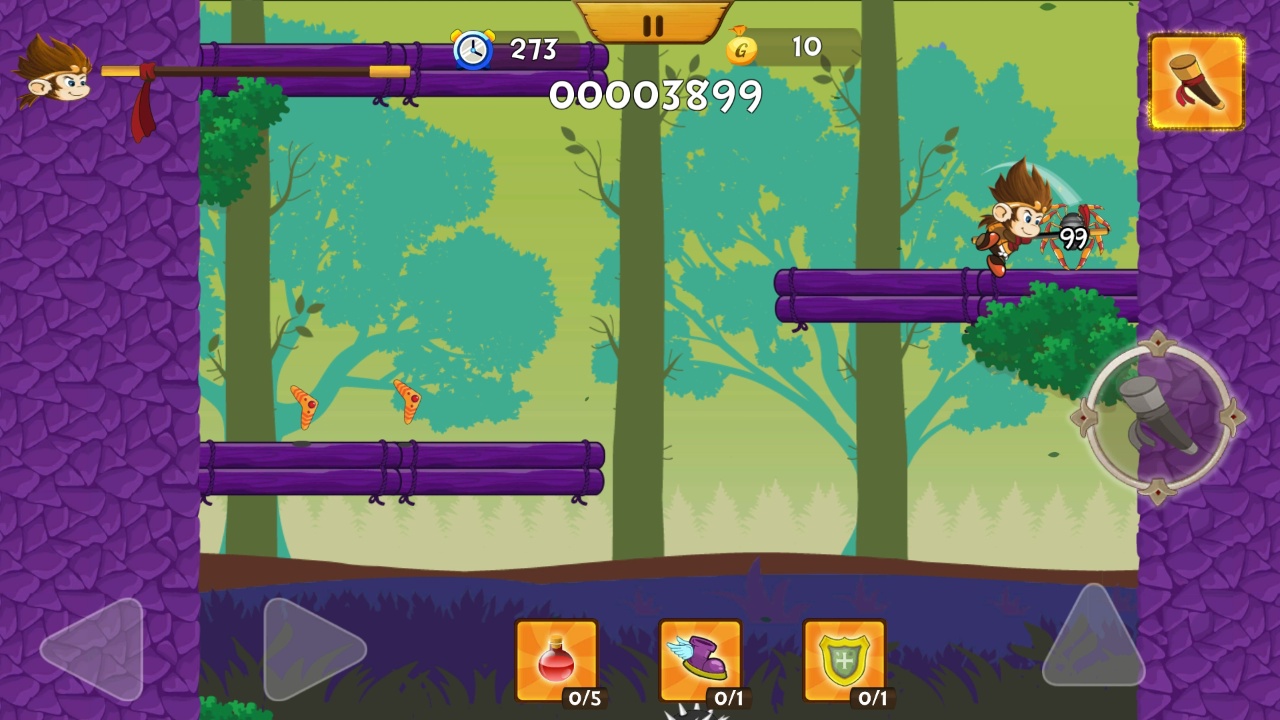Screen dimensions: 1280x720
Task: Tap the horn weapon icon top right
Action: [x=1197, y=82]
